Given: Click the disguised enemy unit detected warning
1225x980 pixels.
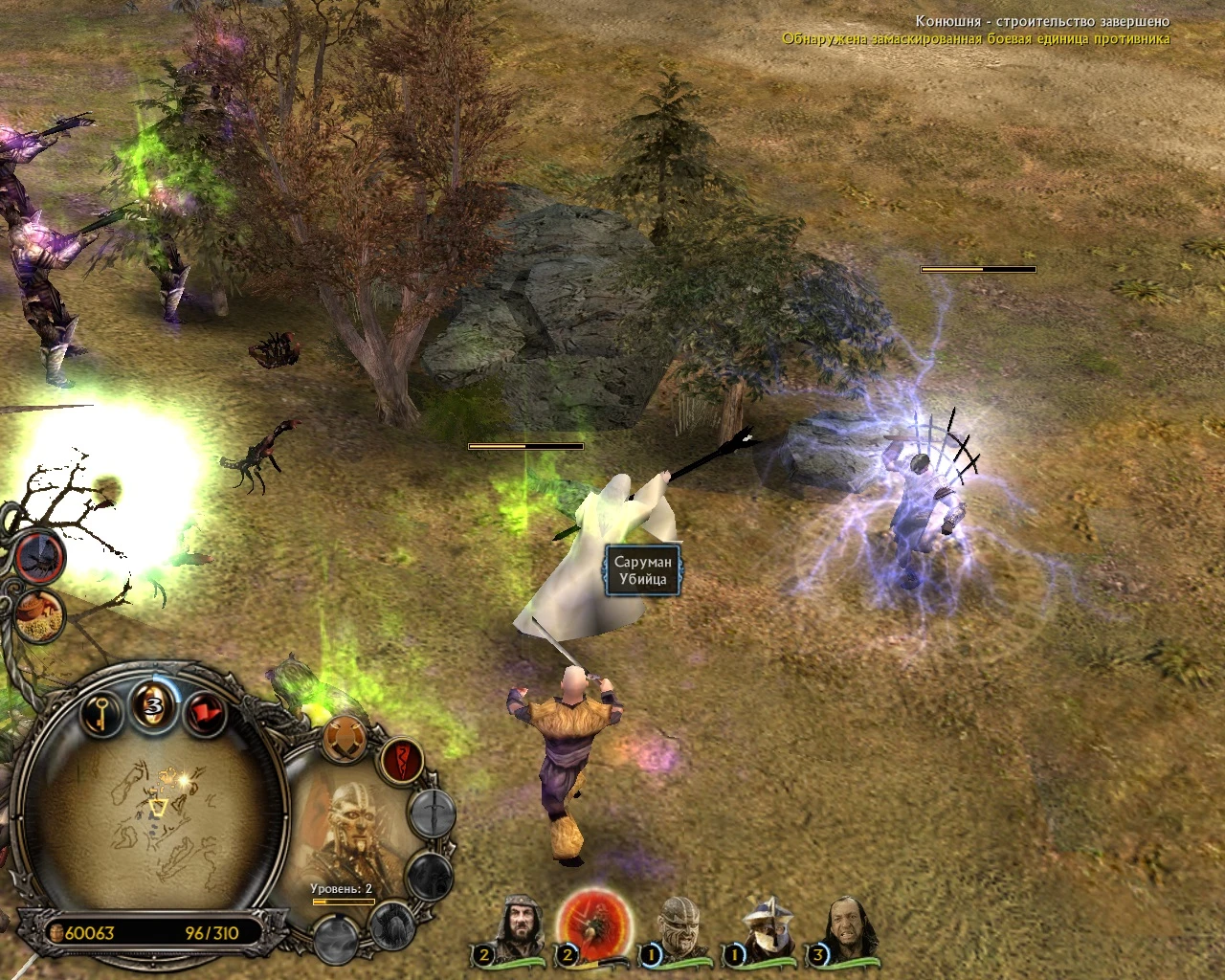Looking at the screenshot, I should [974, 39].
